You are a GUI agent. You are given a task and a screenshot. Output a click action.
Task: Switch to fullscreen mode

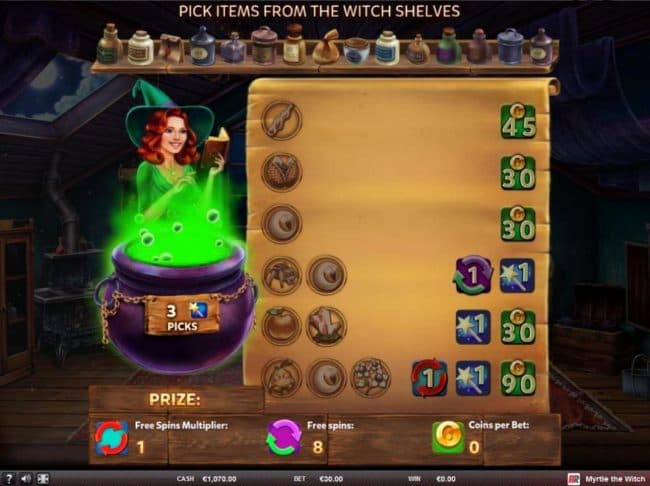42,479
